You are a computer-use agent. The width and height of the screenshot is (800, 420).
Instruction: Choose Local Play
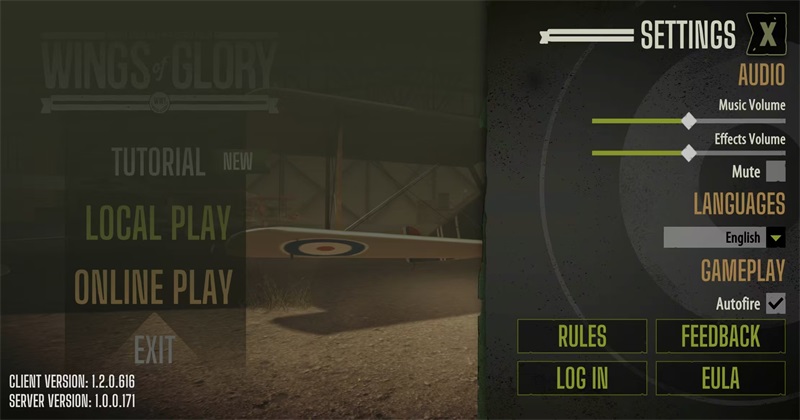click(x=158, y=222)
